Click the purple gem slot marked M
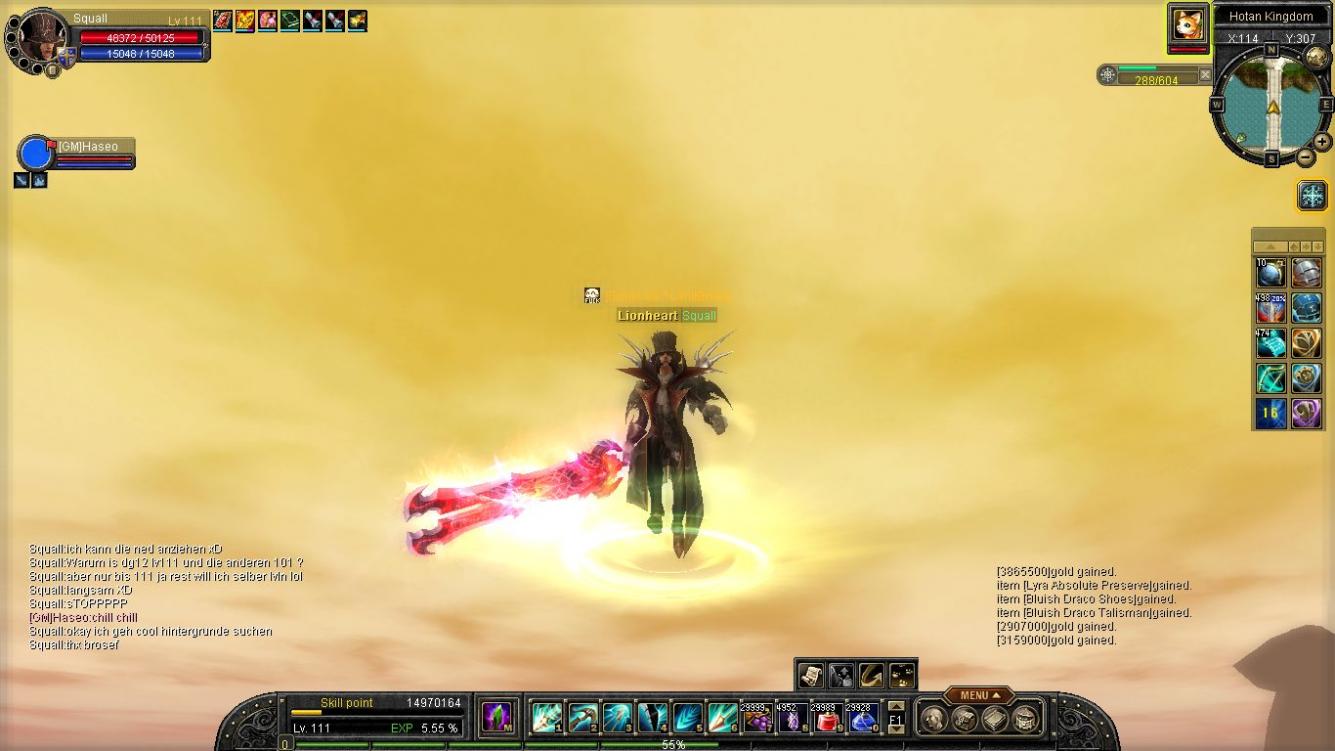The image size is (1335, 751). point(497,717)
